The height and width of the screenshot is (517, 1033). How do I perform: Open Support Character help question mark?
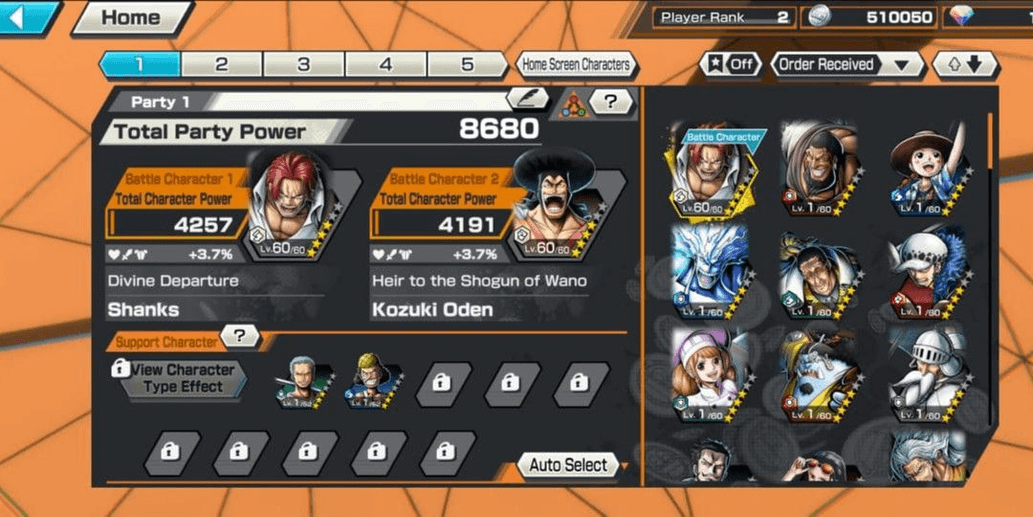coord(240,337)
